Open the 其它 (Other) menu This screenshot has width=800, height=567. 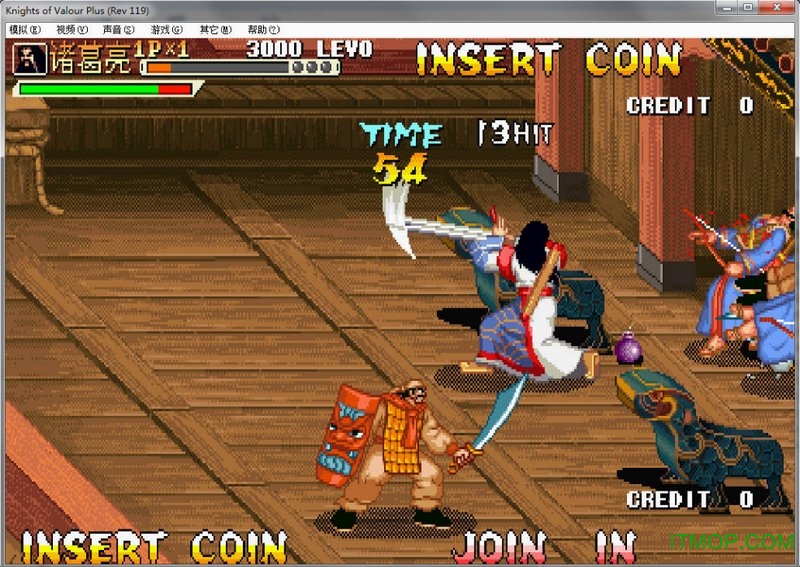[x=215, y=30]
